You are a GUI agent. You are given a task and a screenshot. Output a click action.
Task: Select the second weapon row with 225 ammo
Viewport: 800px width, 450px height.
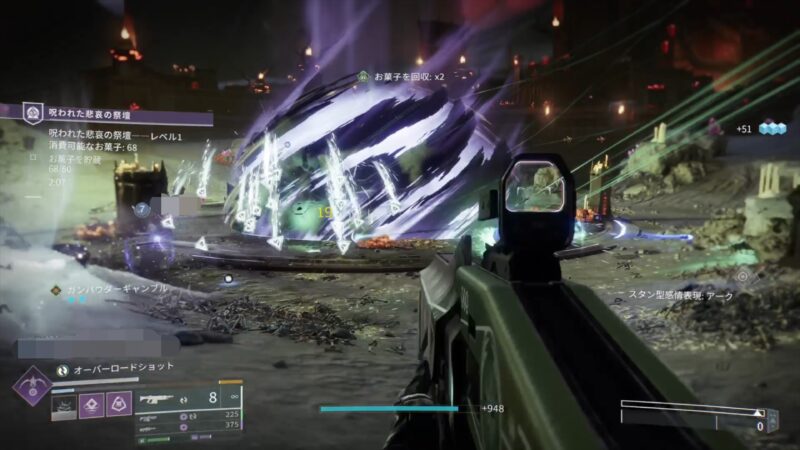188,414
